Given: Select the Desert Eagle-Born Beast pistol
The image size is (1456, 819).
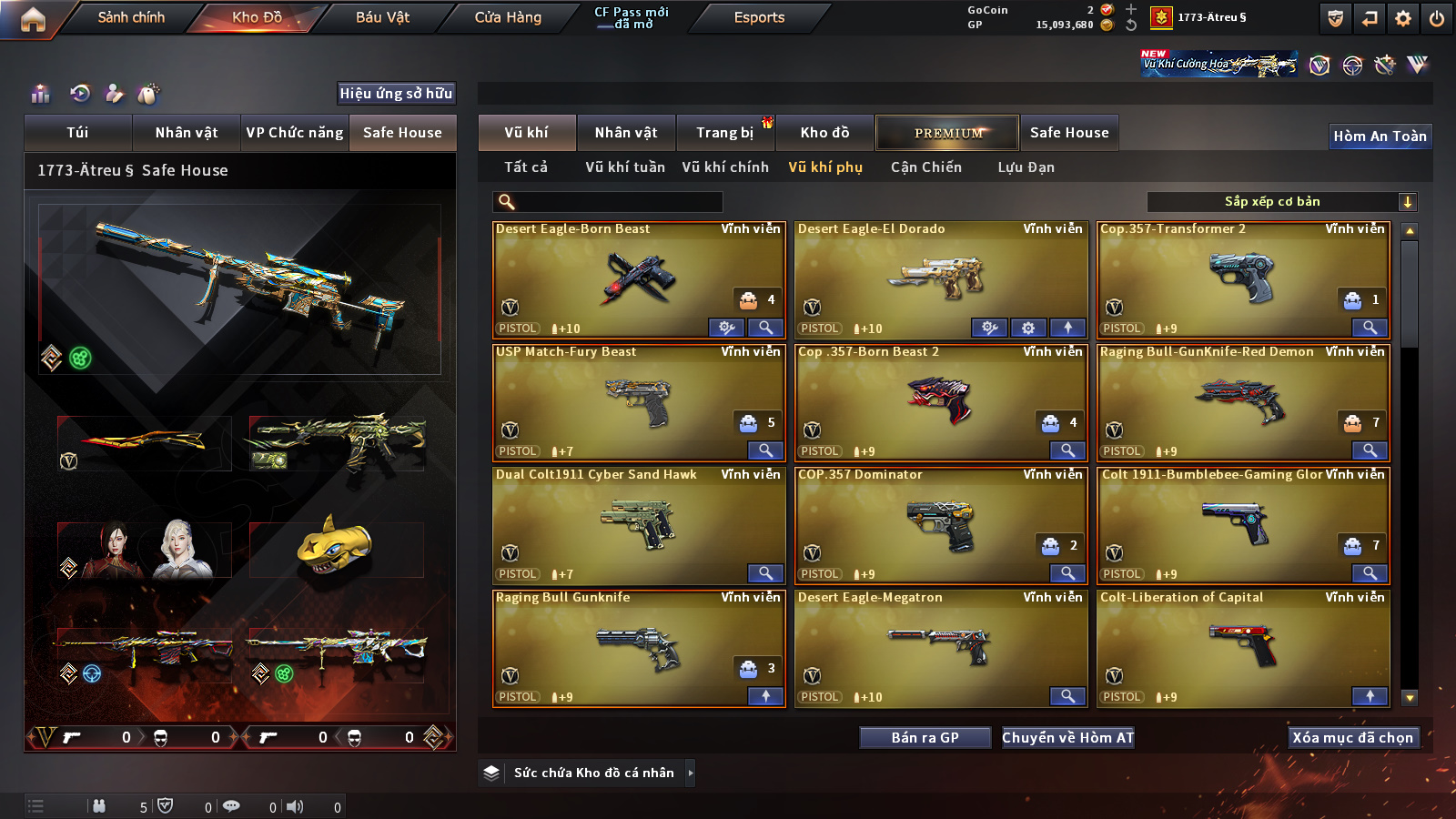Looking at the screenshot, I should coord(637,278).
